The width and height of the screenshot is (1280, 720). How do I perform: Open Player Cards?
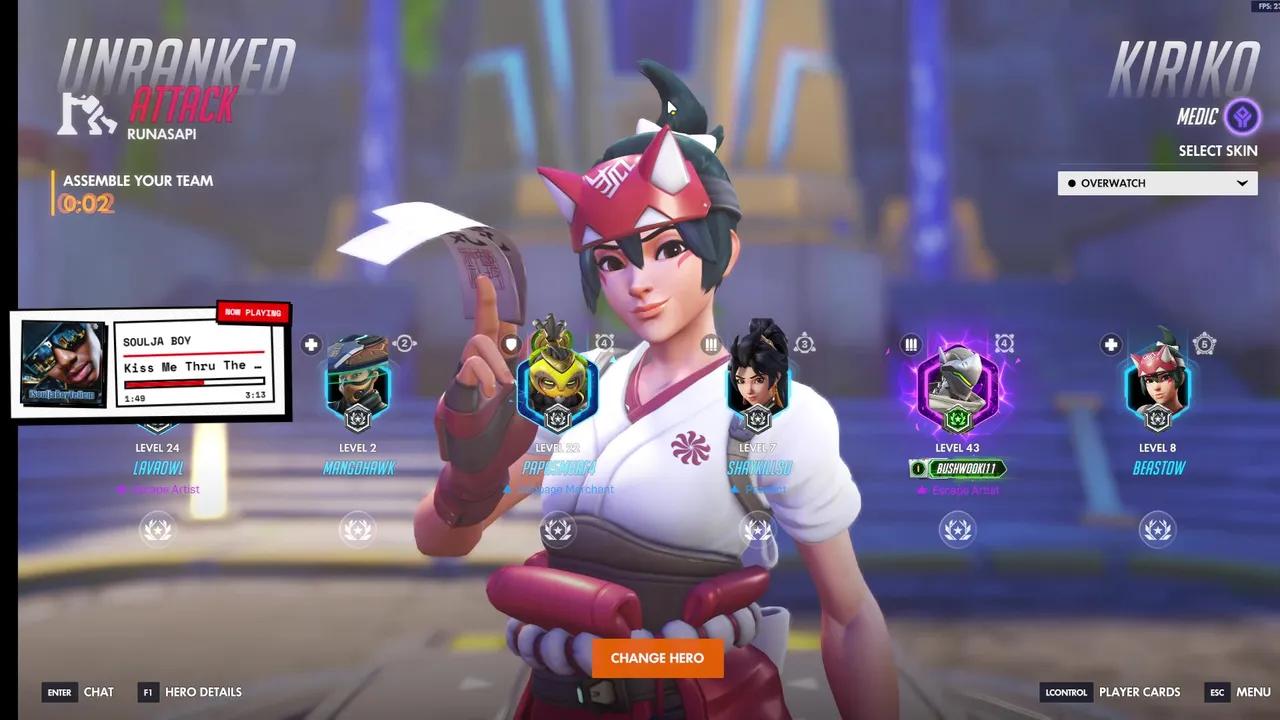(1139, 692)
